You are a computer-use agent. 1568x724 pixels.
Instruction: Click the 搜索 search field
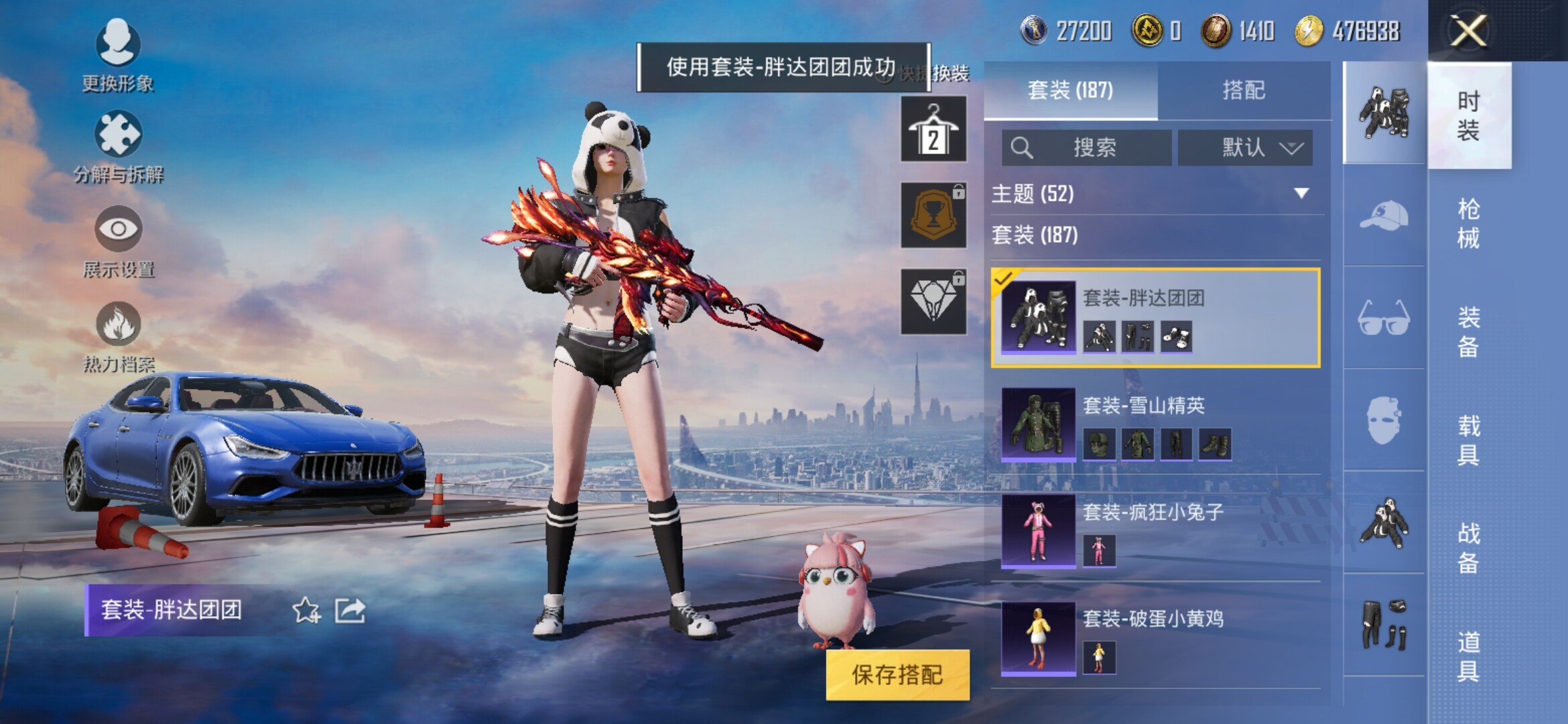(1087, 147)
